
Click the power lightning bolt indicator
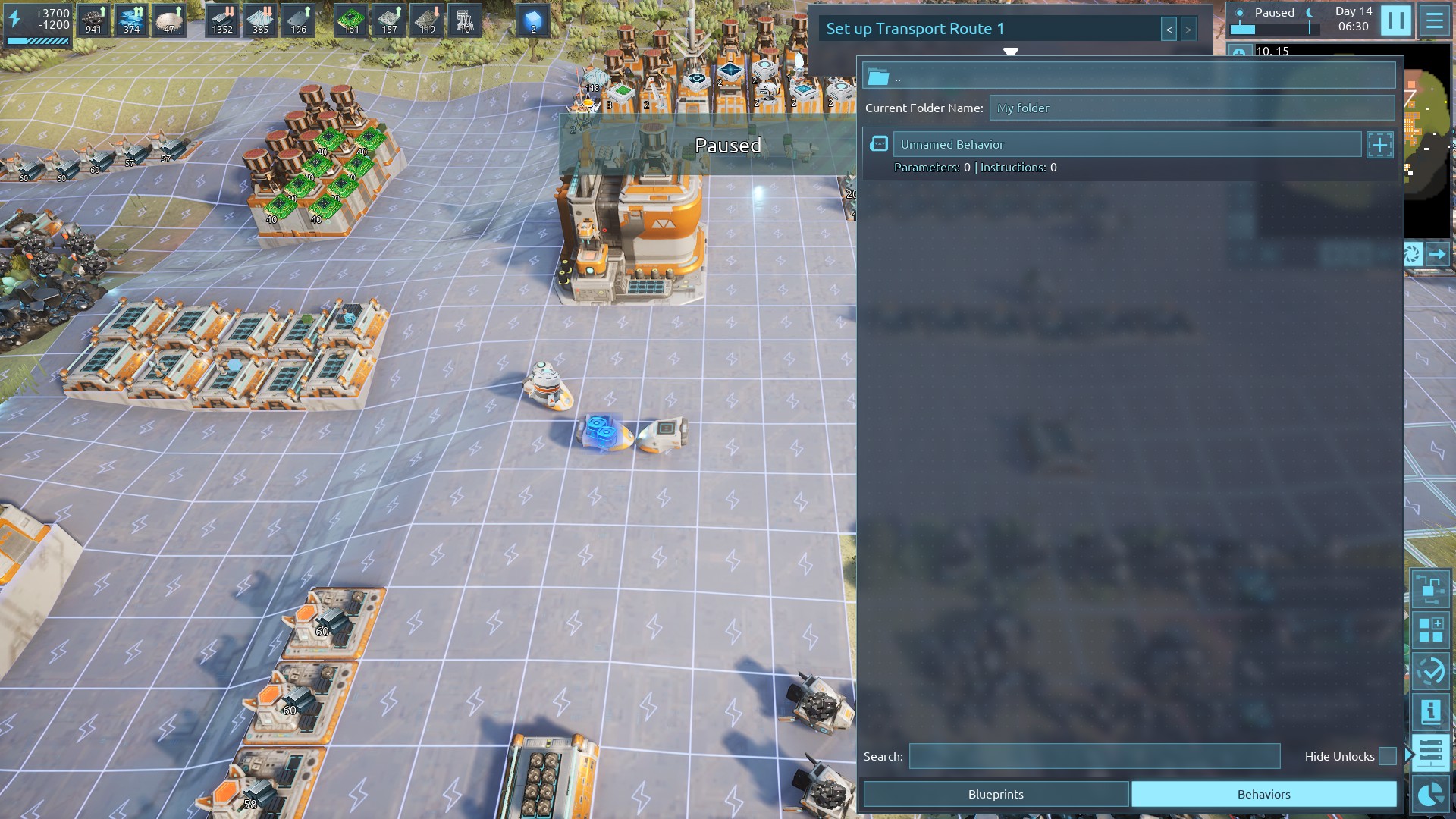pos(15,18)
